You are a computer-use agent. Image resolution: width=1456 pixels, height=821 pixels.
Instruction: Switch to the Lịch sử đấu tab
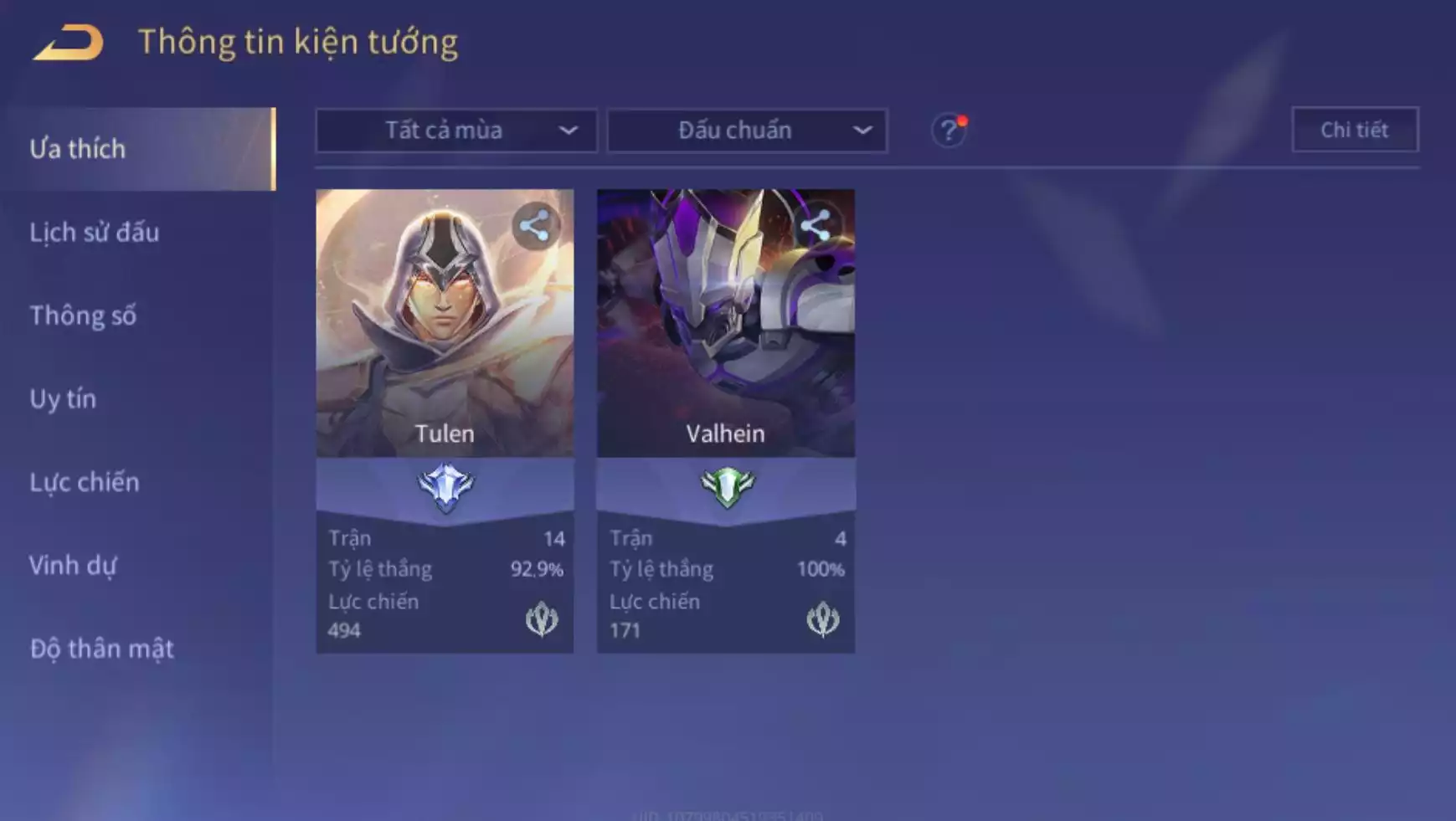pos(95,232)
